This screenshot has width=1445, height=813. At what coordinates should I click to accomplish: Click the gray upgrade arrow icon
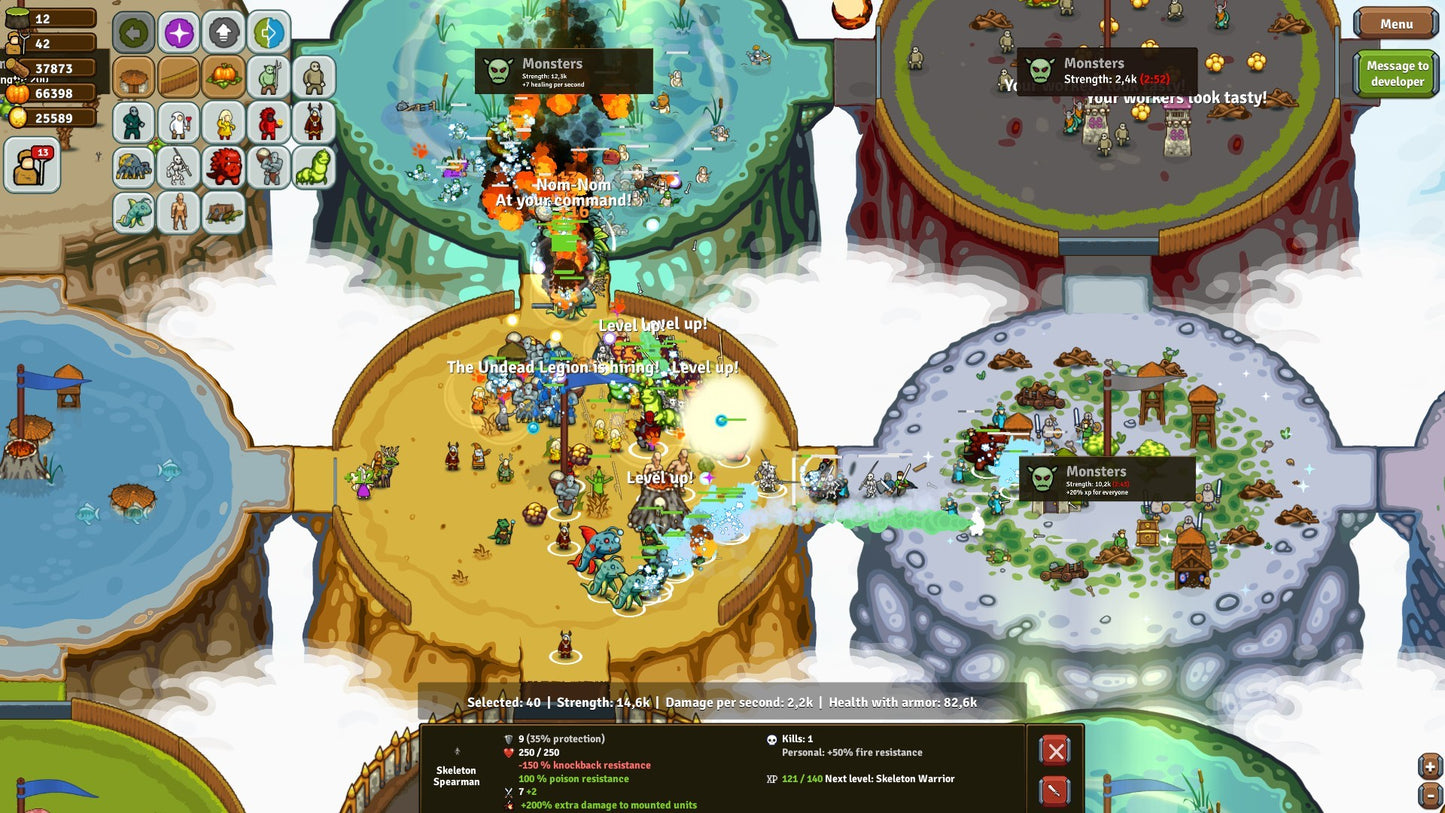[x=223, y=31]
